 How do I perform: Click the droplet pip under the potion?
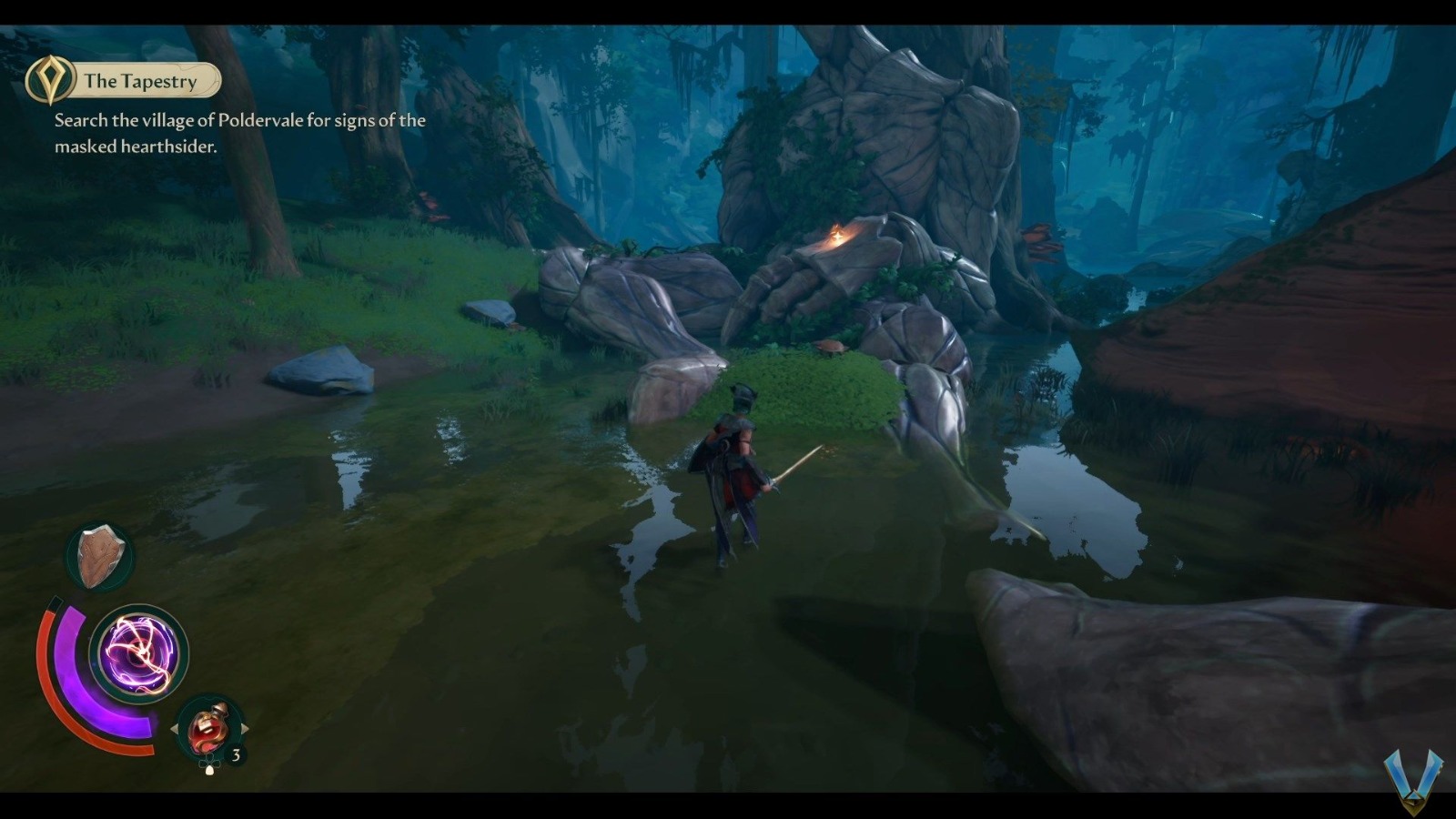point(209,769)
